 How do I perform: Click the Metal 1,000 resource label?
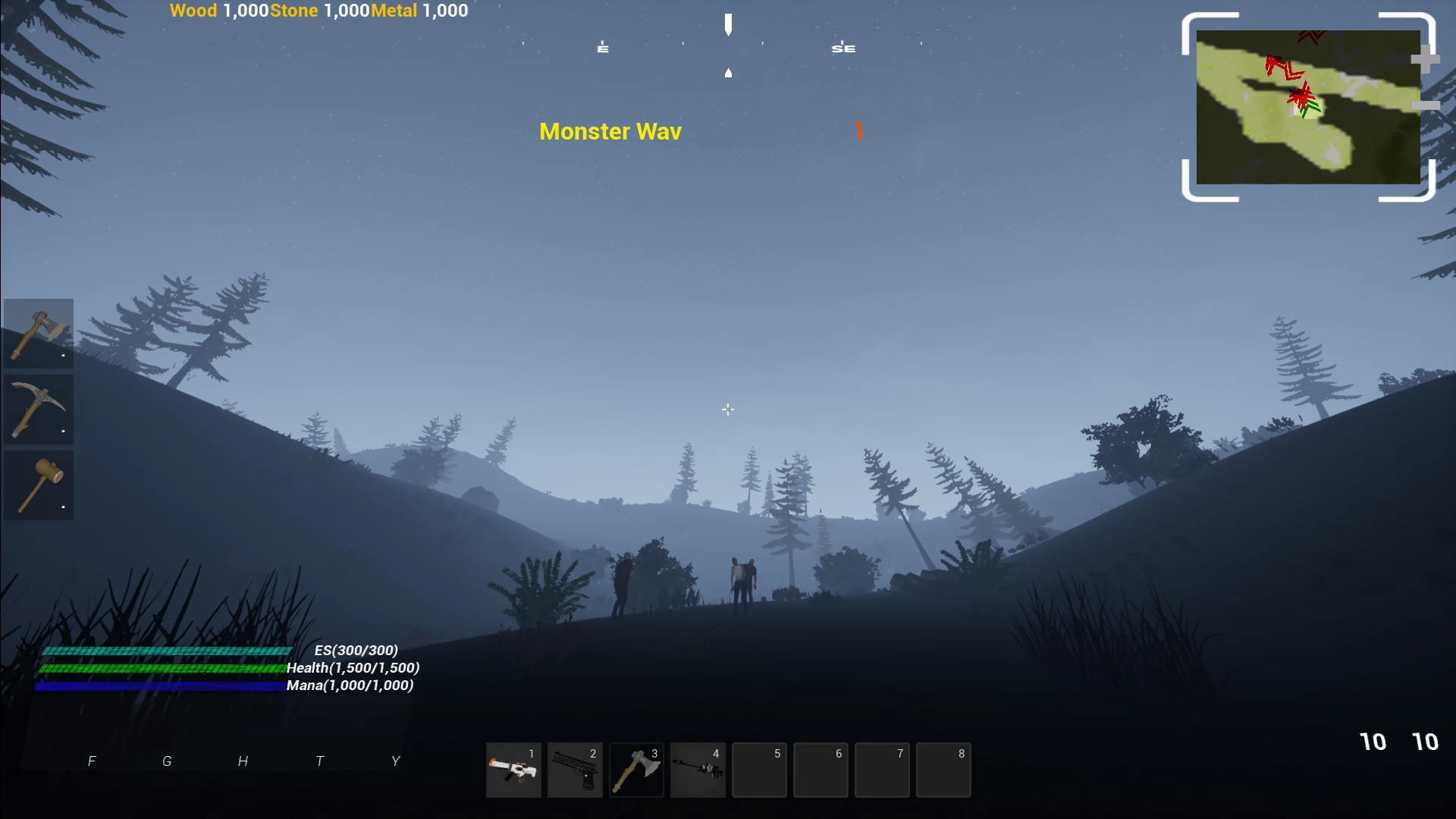(394, 11)
